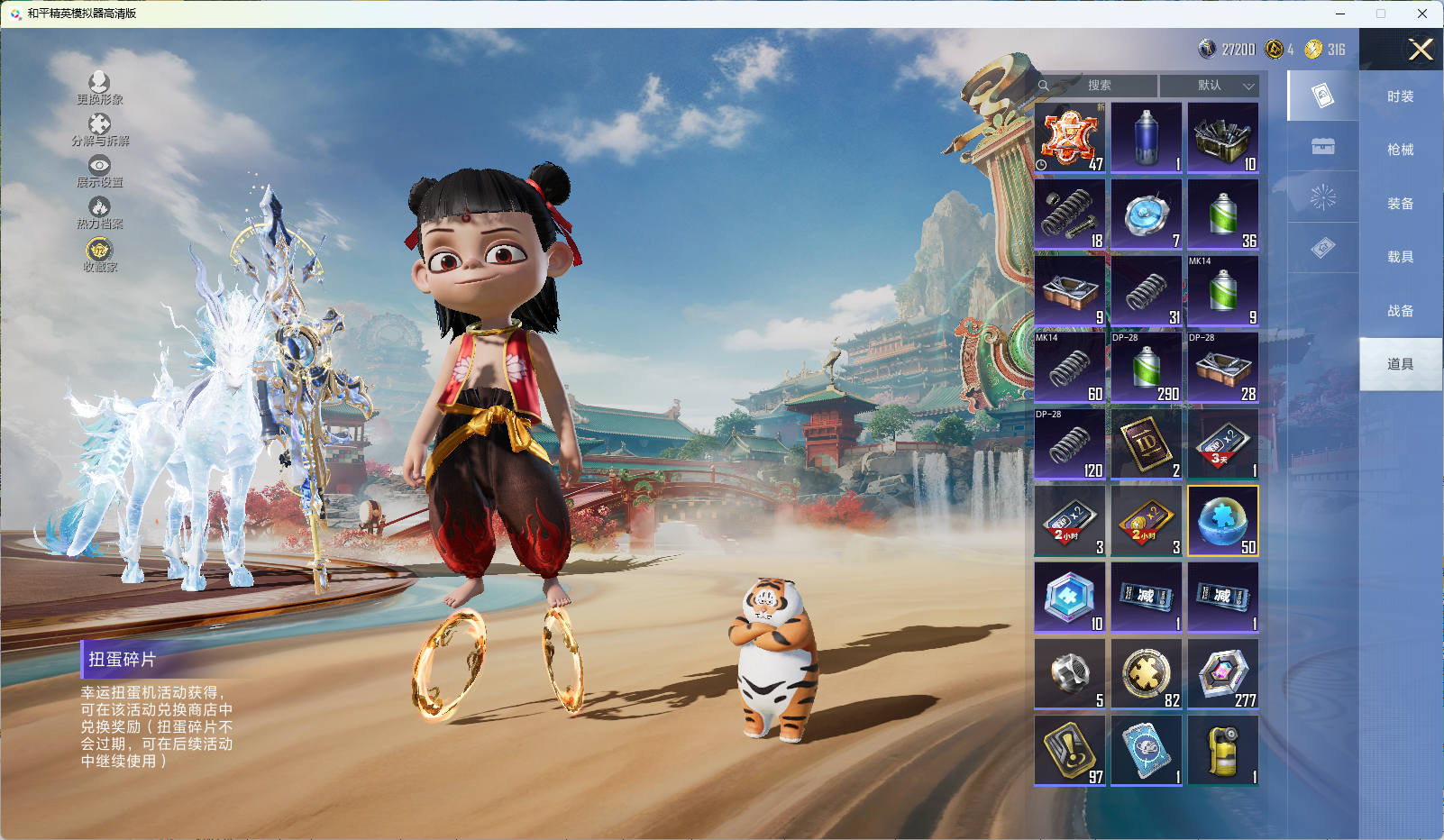Image resolution: width=1444 pixels, height=840 pixels.
Task: Select the 装备 category tab
Action: pos(1400,204)
